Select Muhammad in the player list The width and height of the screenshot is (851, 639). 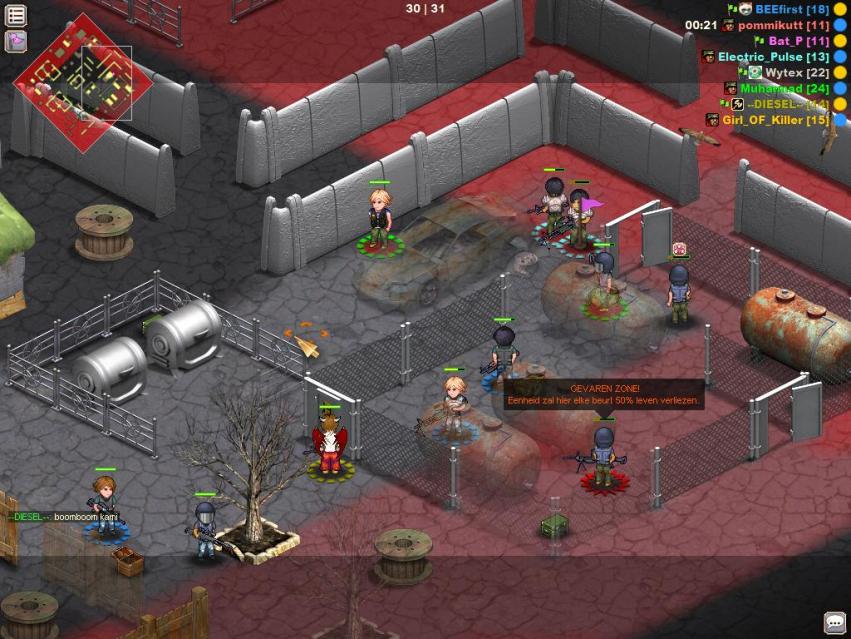click(x=784, y=88)
